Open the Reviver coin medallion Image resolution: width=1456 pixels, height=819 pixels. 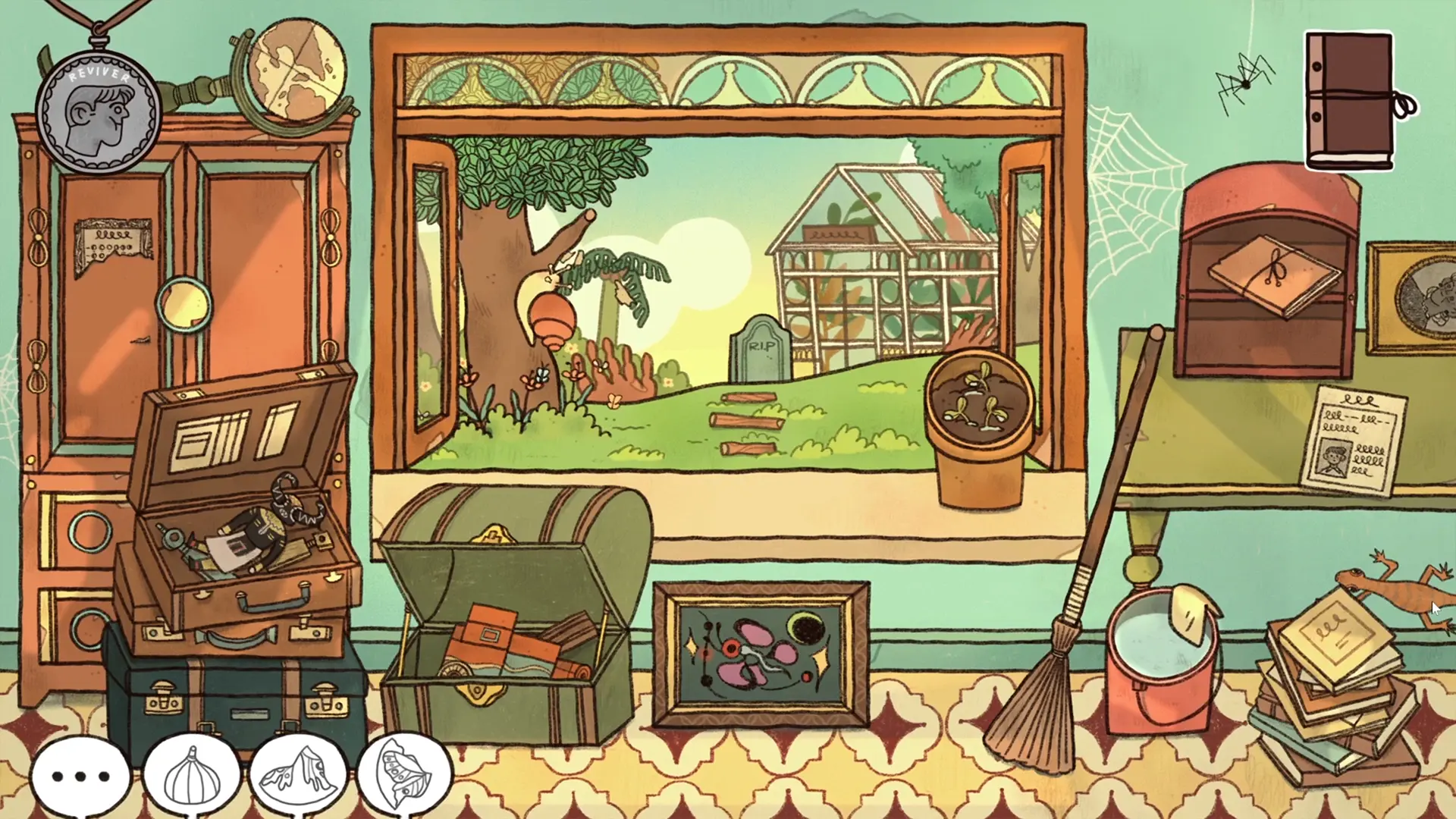[99, 112]
